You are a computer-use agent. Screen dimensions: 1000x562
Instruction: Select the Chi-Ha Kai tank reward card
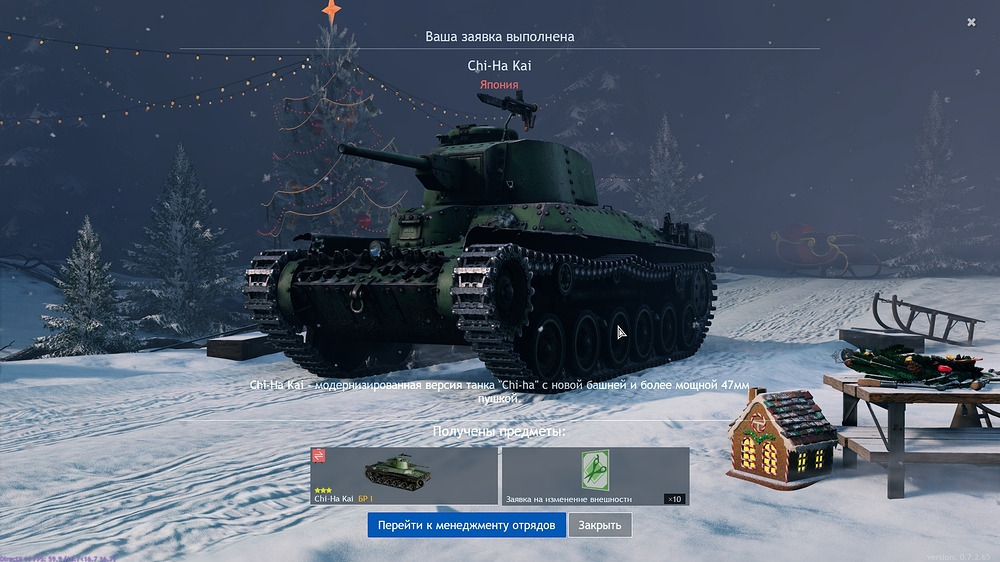pos(404,475)
